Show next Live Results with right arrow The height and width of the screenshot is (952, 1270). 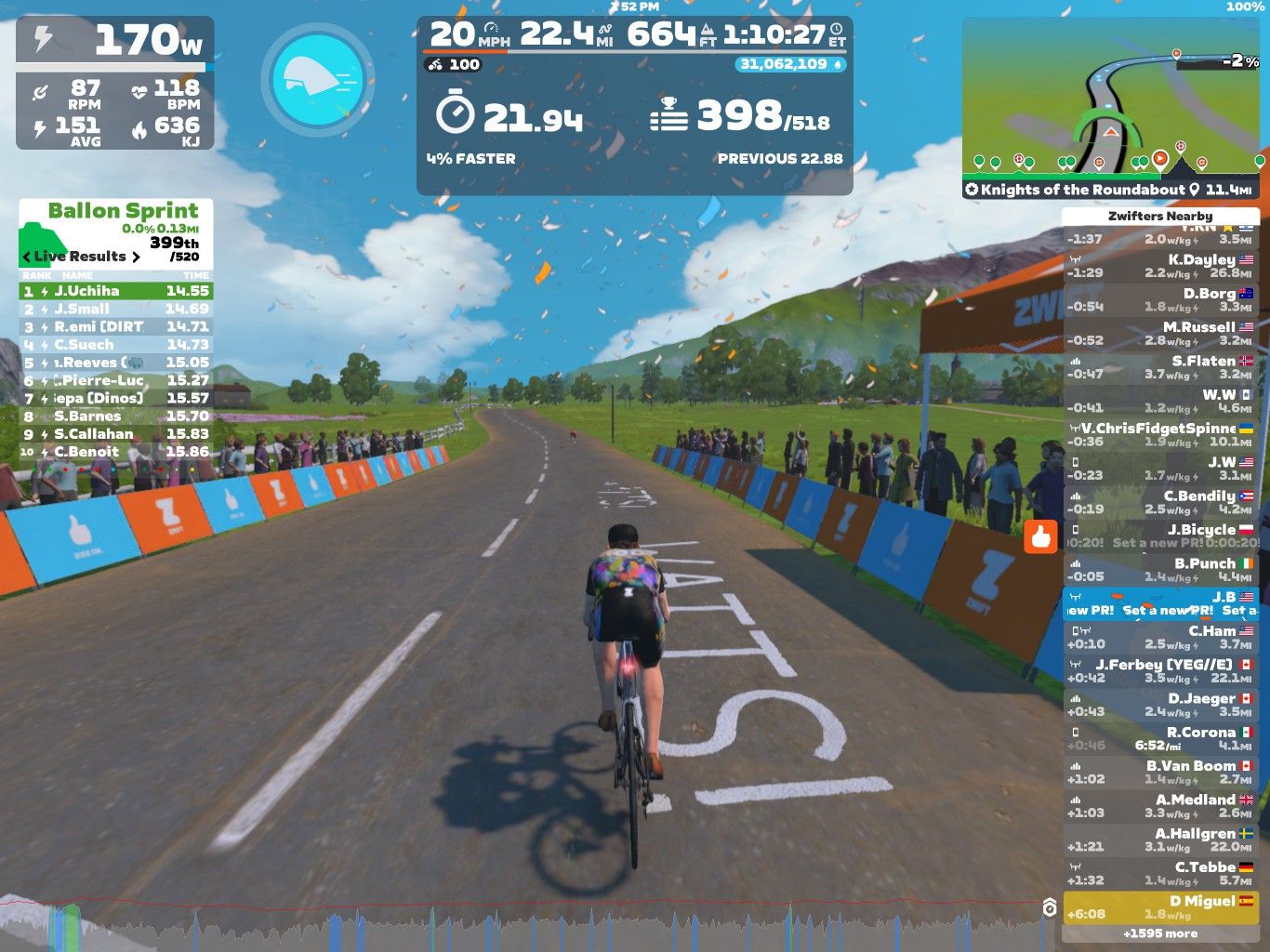pyautogui.click(x=136, y=257)
